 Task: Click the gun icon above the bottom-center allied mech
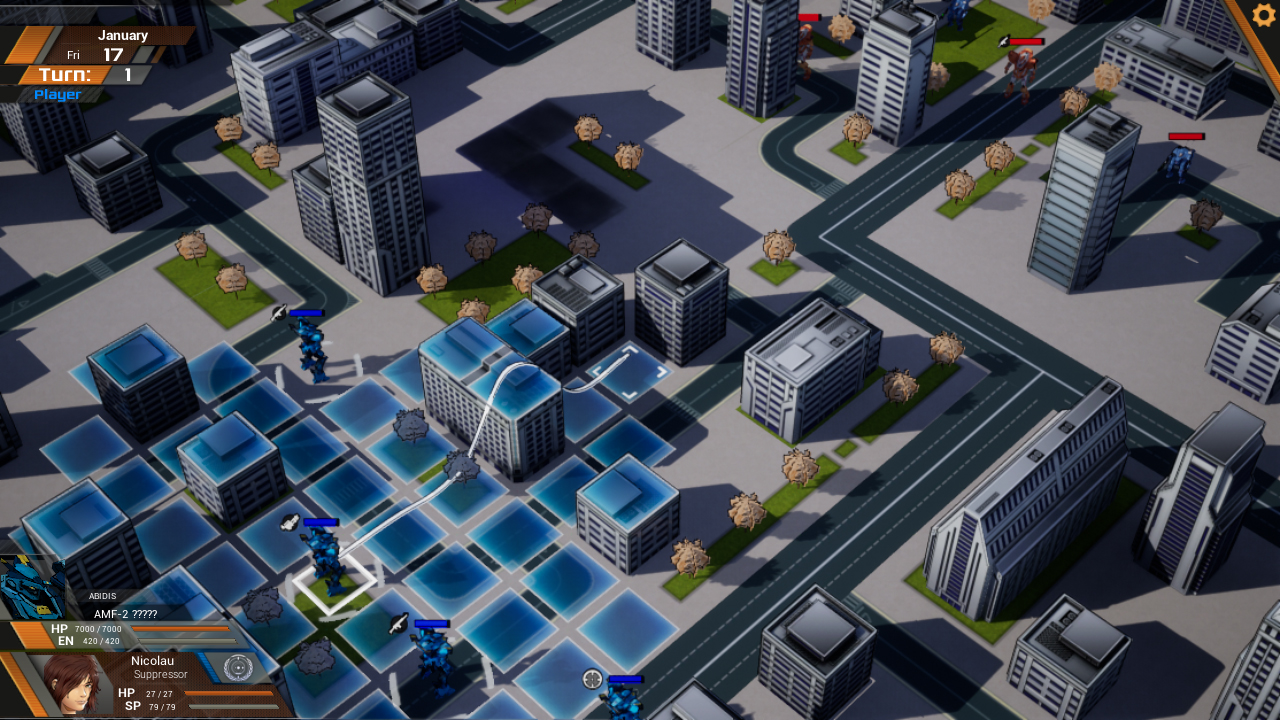pos(398,624)
